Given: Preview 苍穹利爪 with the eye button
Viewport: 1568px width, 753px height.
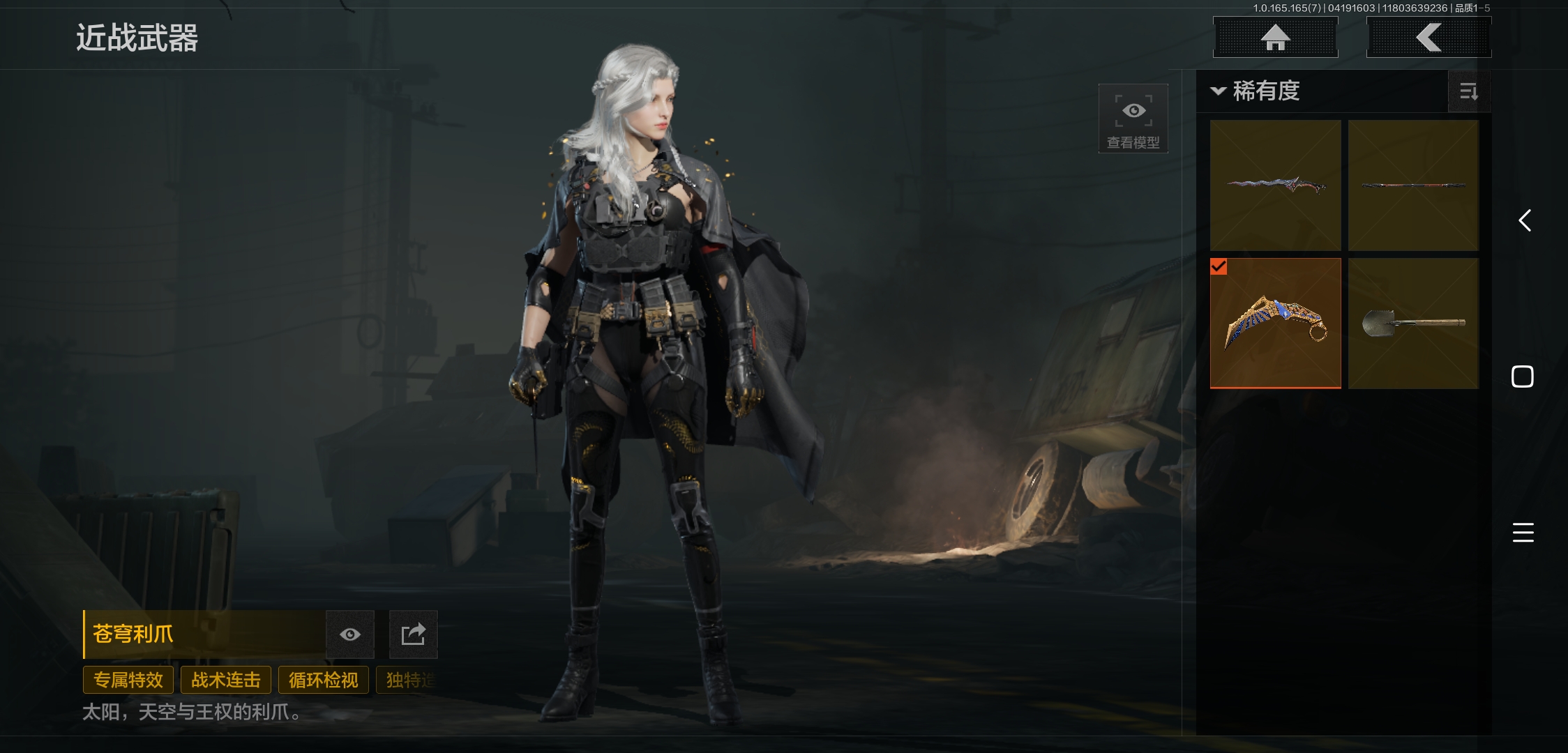Looking at the screenshot, I should (x=350, y=634).
